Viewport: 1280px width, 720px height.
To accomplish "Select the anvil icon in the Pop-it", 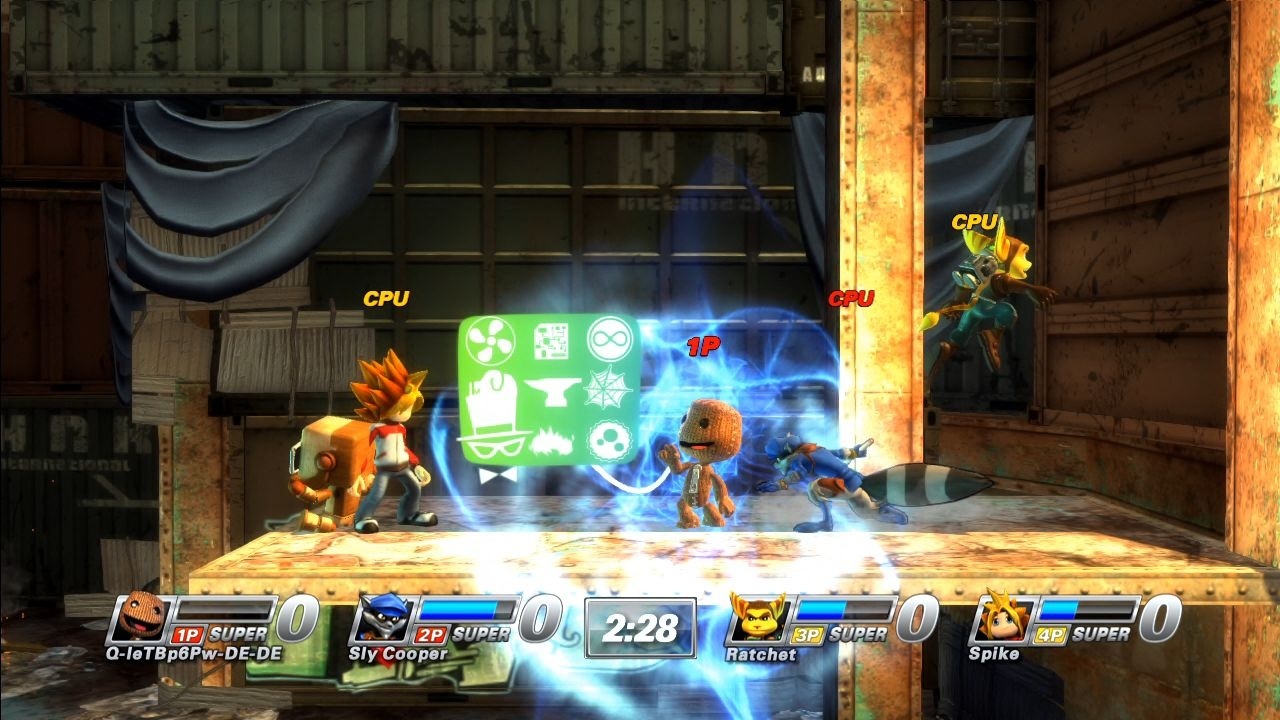I will click(554, 391).
